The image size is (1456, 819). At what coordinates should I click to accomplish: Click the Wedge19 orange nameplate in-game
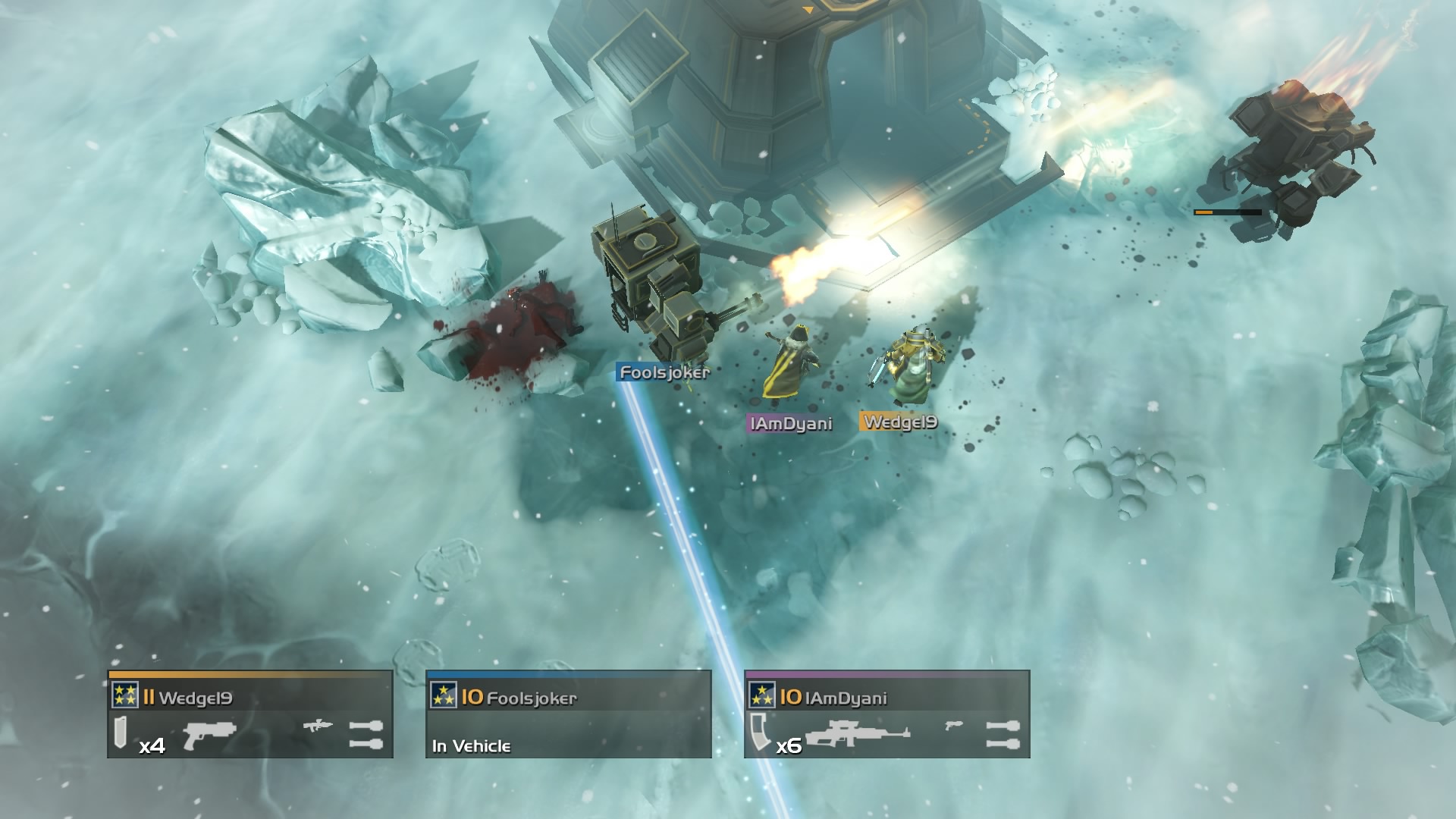901,423
